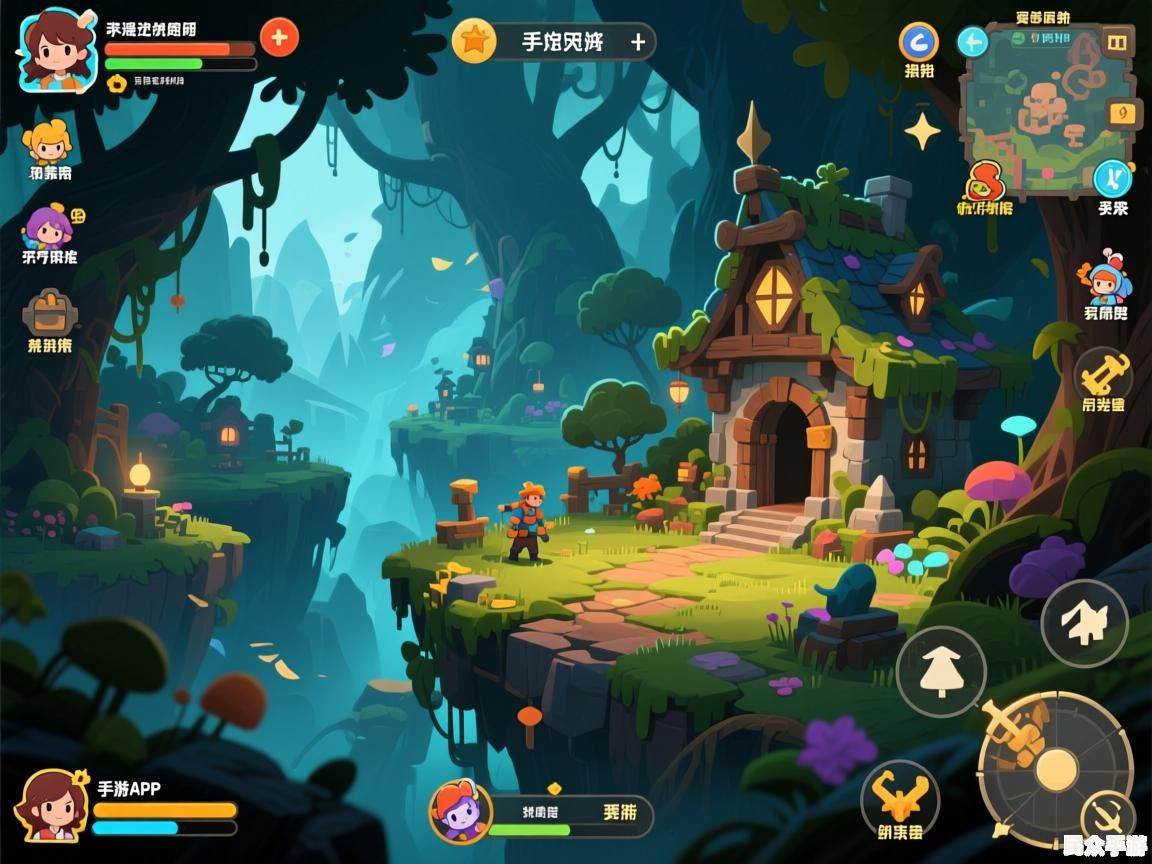
Task: Tap the orange plus button beside the health bar
Action: [279, 38]
